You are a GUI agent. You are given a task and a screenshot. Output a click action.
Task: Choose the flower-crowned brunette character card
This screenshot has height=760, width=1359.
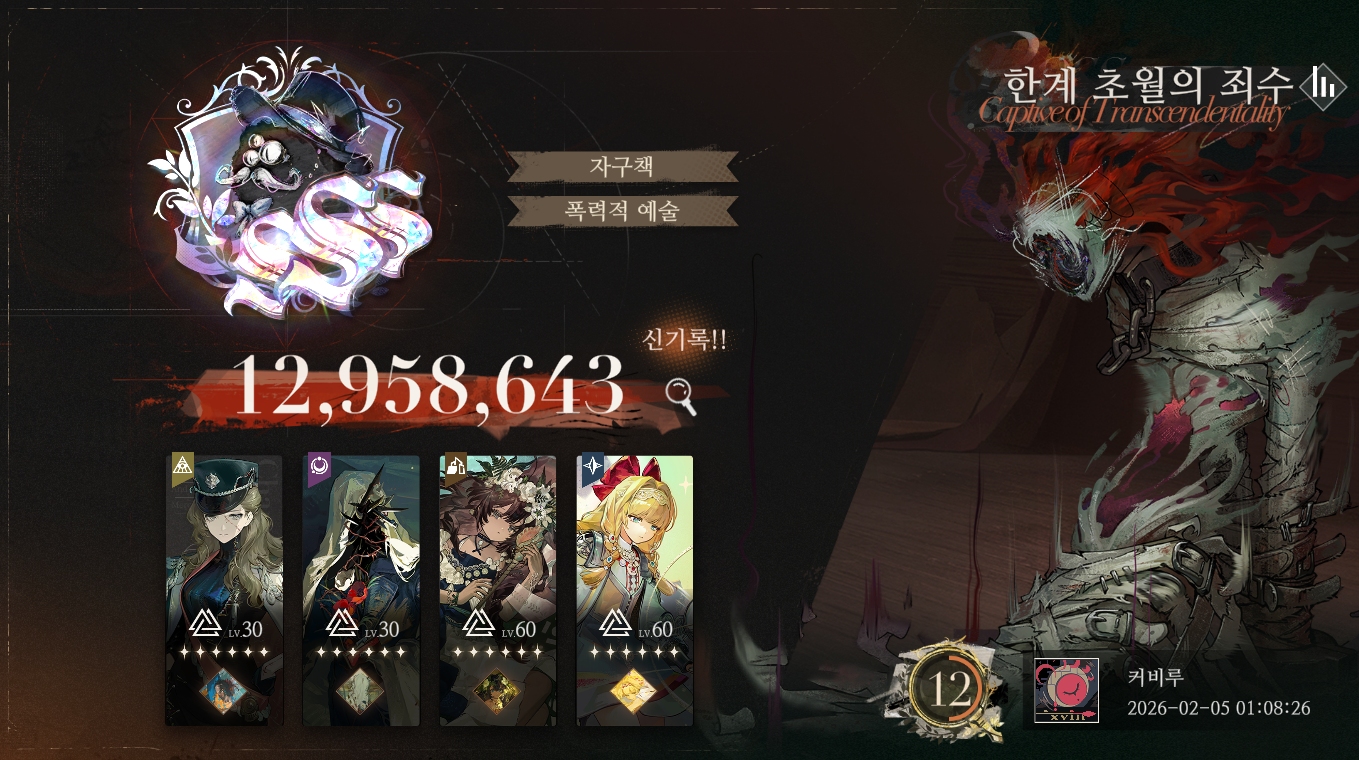[498, 589]
